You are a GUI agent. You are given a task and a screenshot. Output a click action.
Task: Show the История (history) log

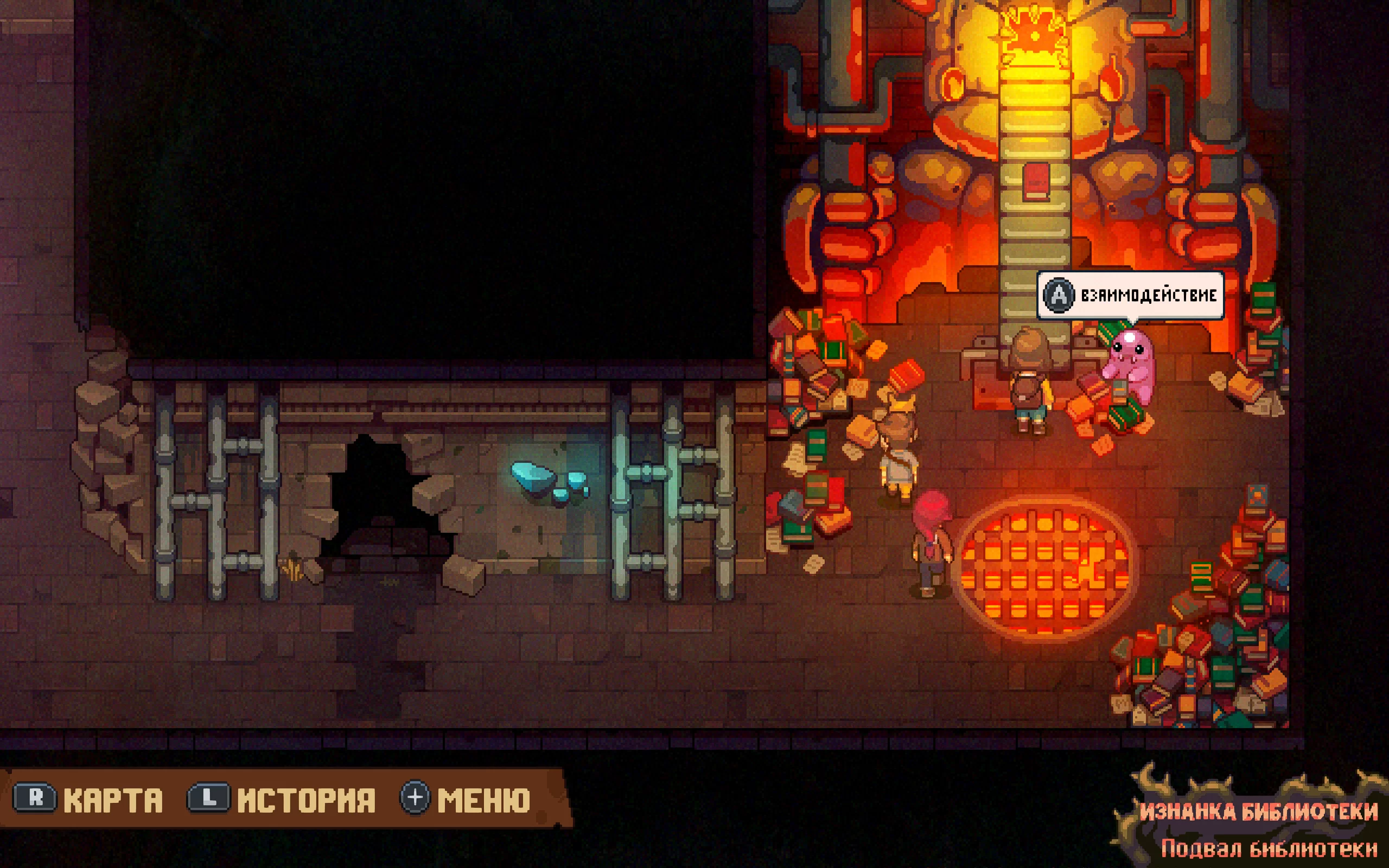(282, 799)
